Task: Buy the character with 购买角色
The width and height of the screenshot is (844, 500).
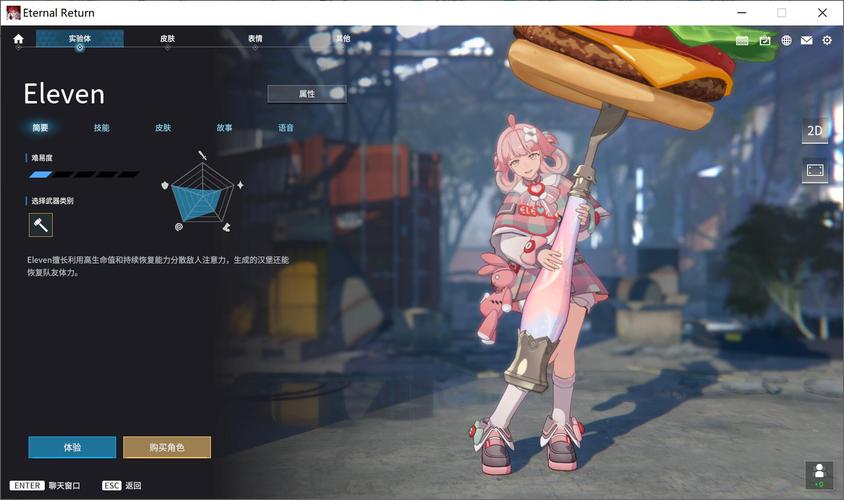Action: [x=167, y=447]
